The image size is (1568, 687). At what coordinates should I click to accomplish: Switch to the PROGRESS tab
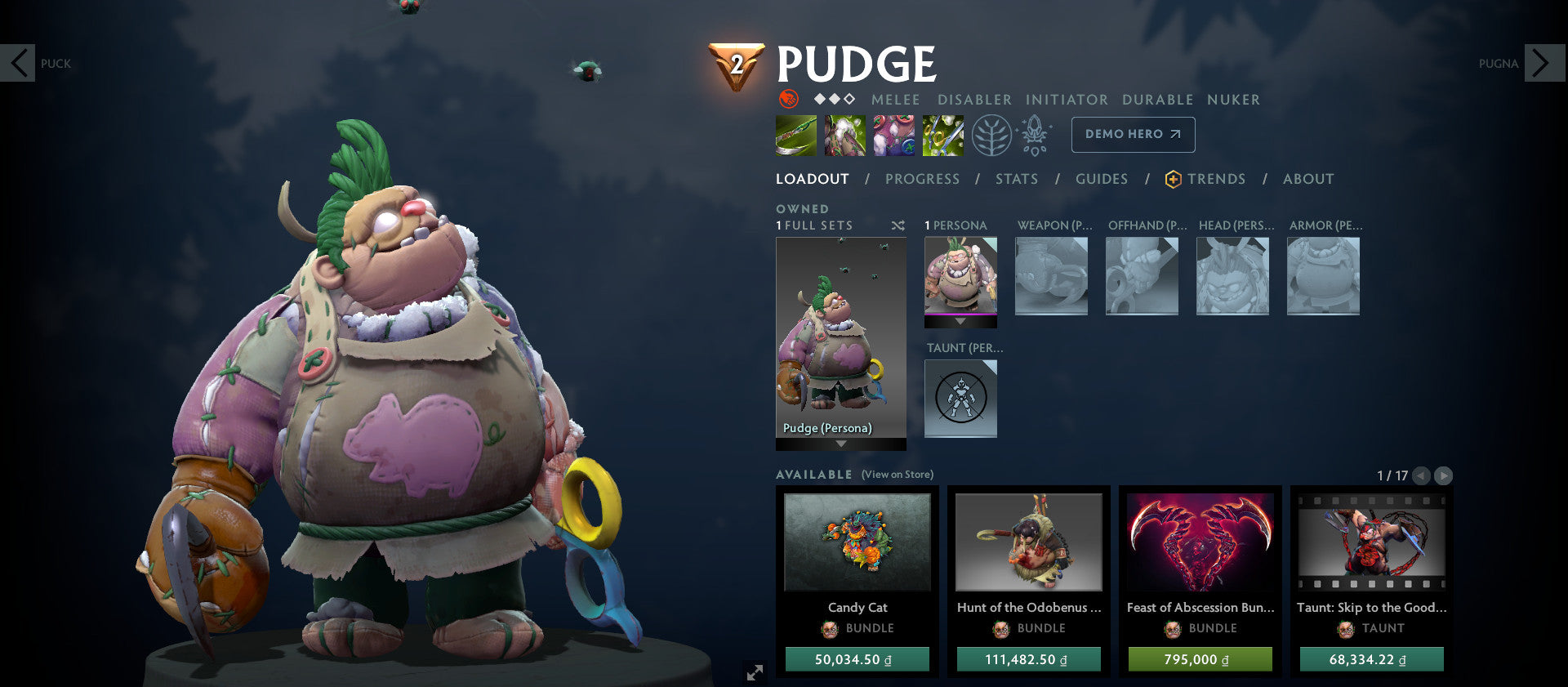point(922,179)
